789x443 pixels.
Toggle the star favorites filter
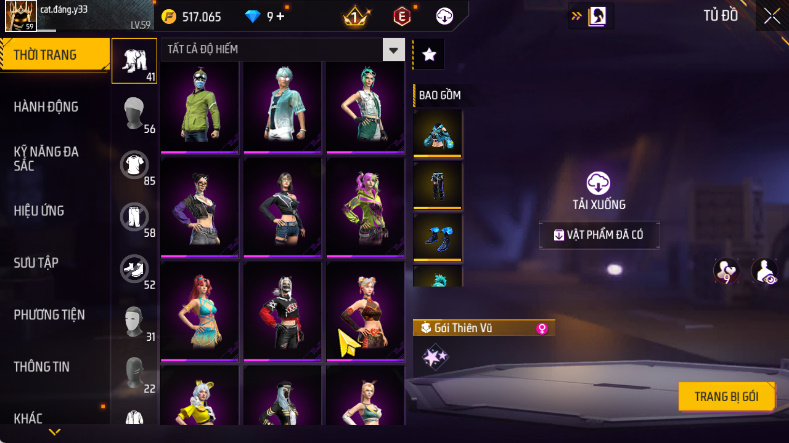click(428, 55)
